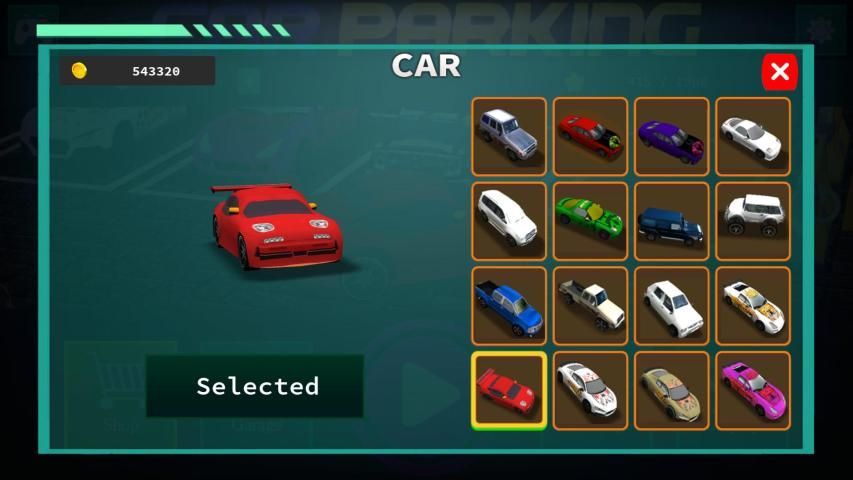Pick the blue pickup truck

coord(509,305)
